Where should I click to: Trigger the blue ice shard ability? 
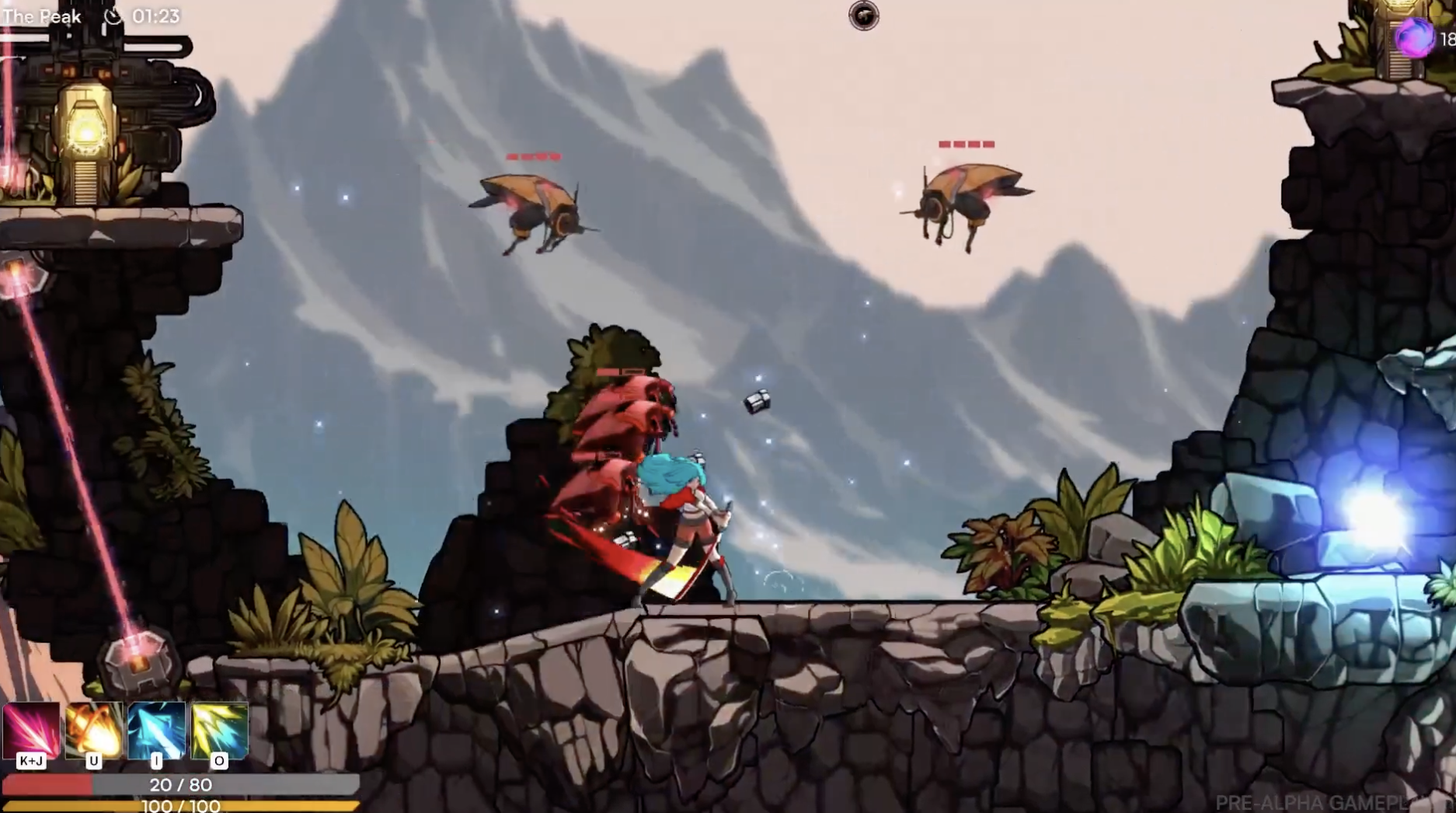point(156,729)
